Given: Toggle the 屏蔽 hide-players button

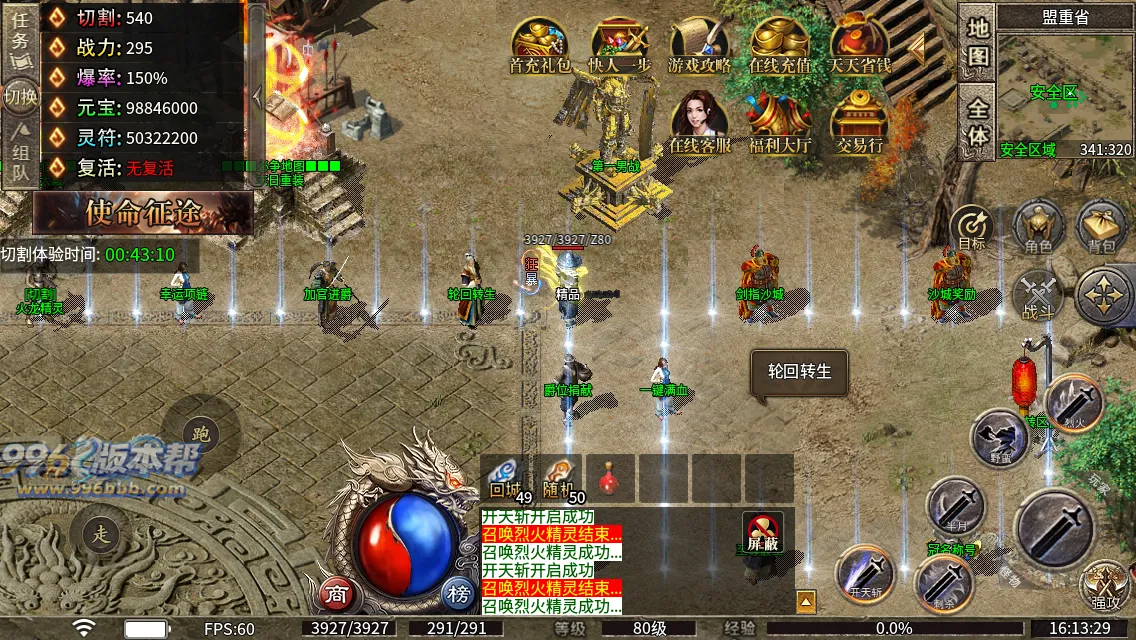Looking at the screenshot, I should [763, 532].
